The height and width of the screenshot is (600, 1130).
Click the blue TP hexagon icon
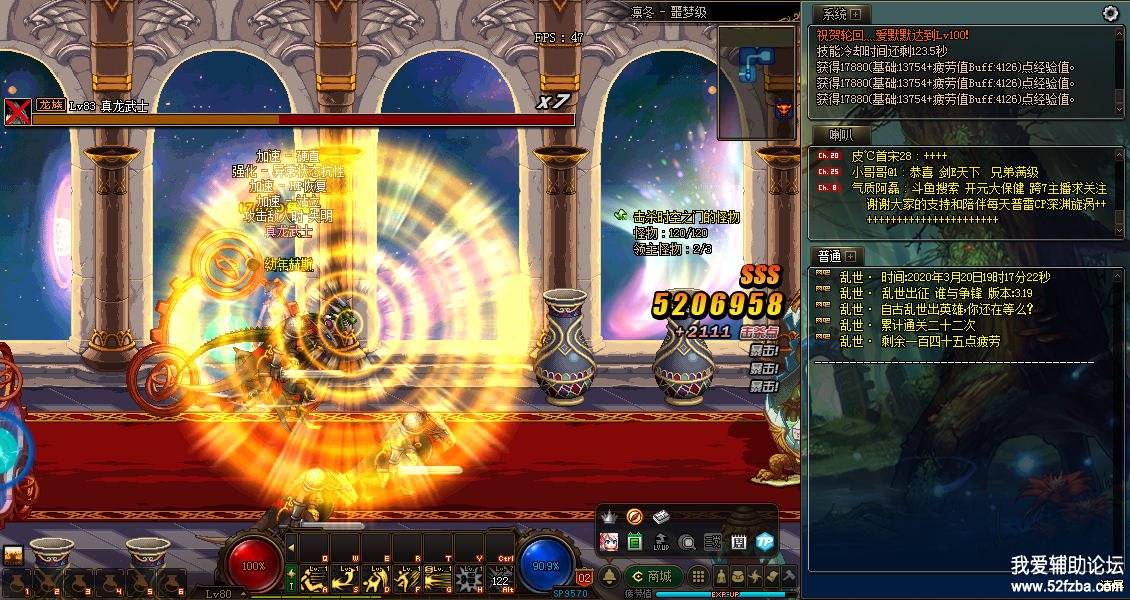765,542
